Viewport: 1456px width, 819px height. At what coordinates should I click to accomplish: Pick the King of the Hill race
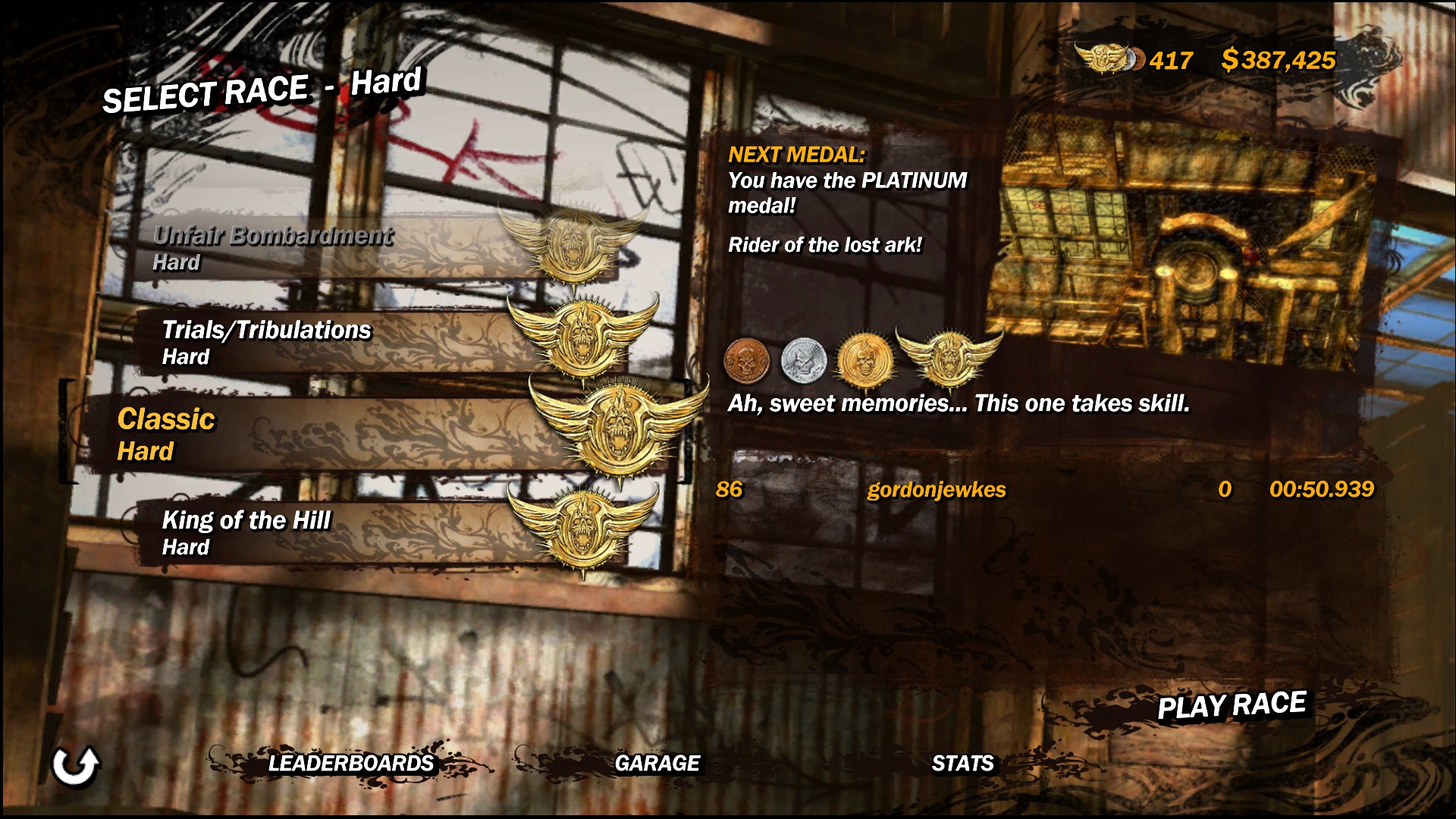point(247,532)
